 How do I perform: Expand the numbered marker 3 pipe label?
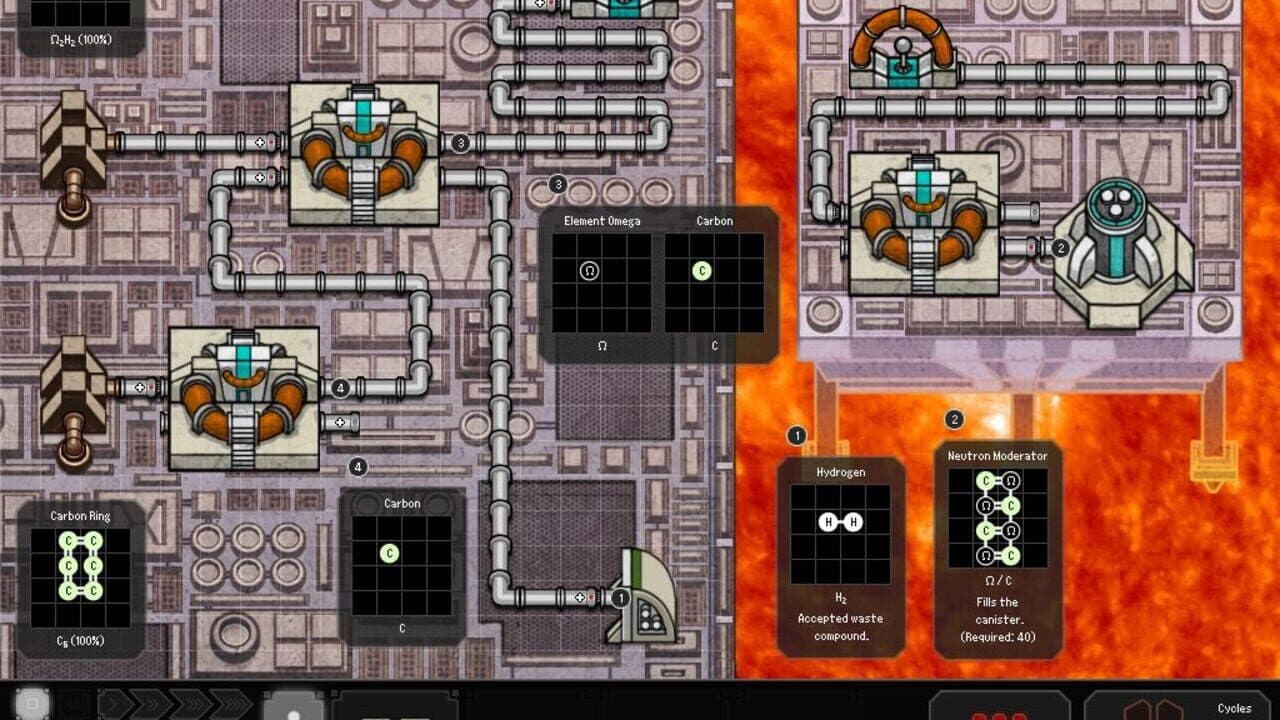click(461, 142)
